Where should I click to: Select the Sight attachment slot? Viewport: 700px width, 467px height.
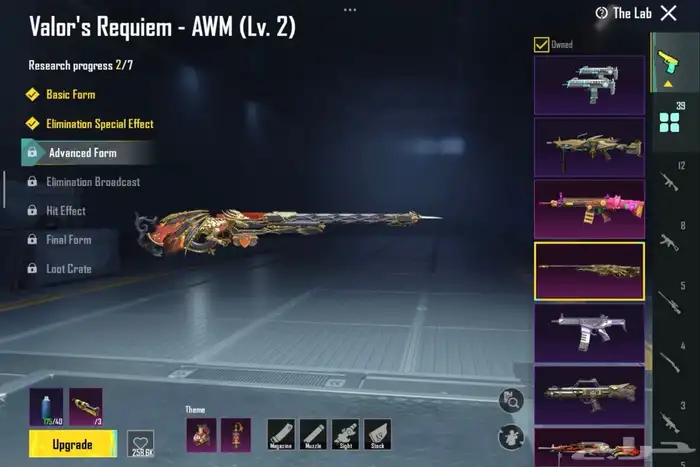345,434
